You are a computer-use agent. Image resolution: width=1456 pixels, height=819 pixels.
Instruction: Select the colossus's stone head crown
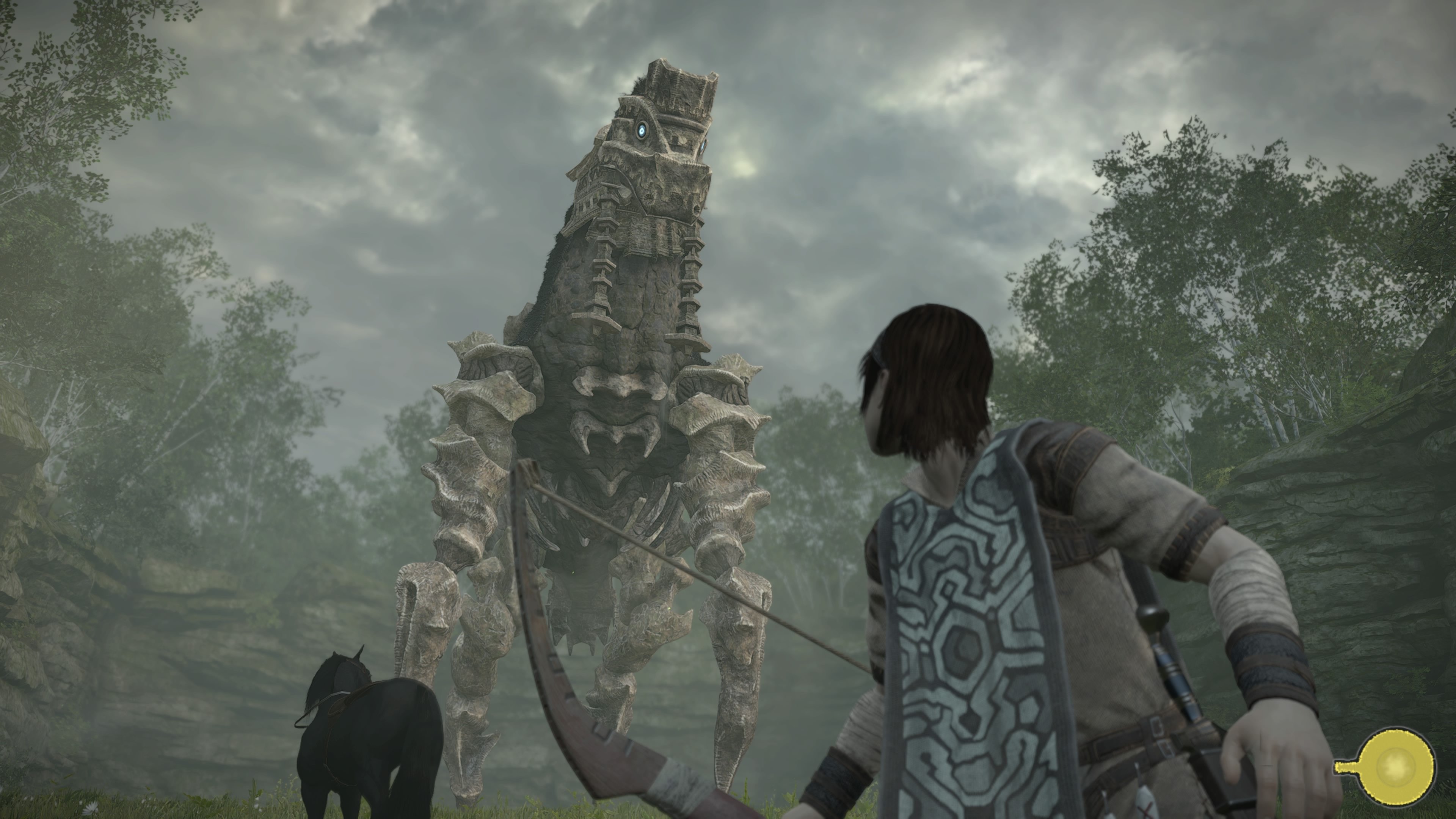point(675,79)
